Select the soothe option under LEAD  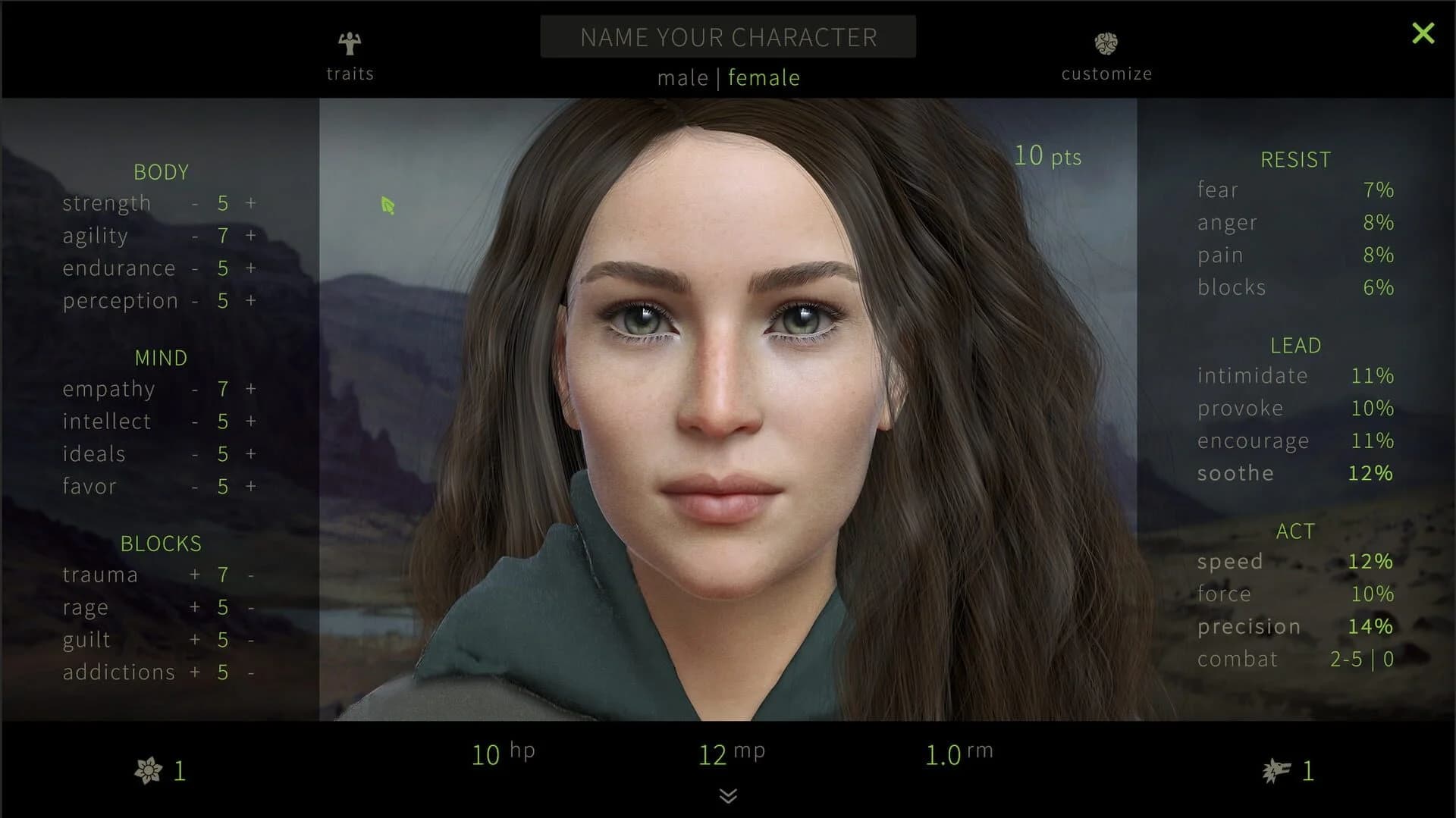[x=1235, y=472]
